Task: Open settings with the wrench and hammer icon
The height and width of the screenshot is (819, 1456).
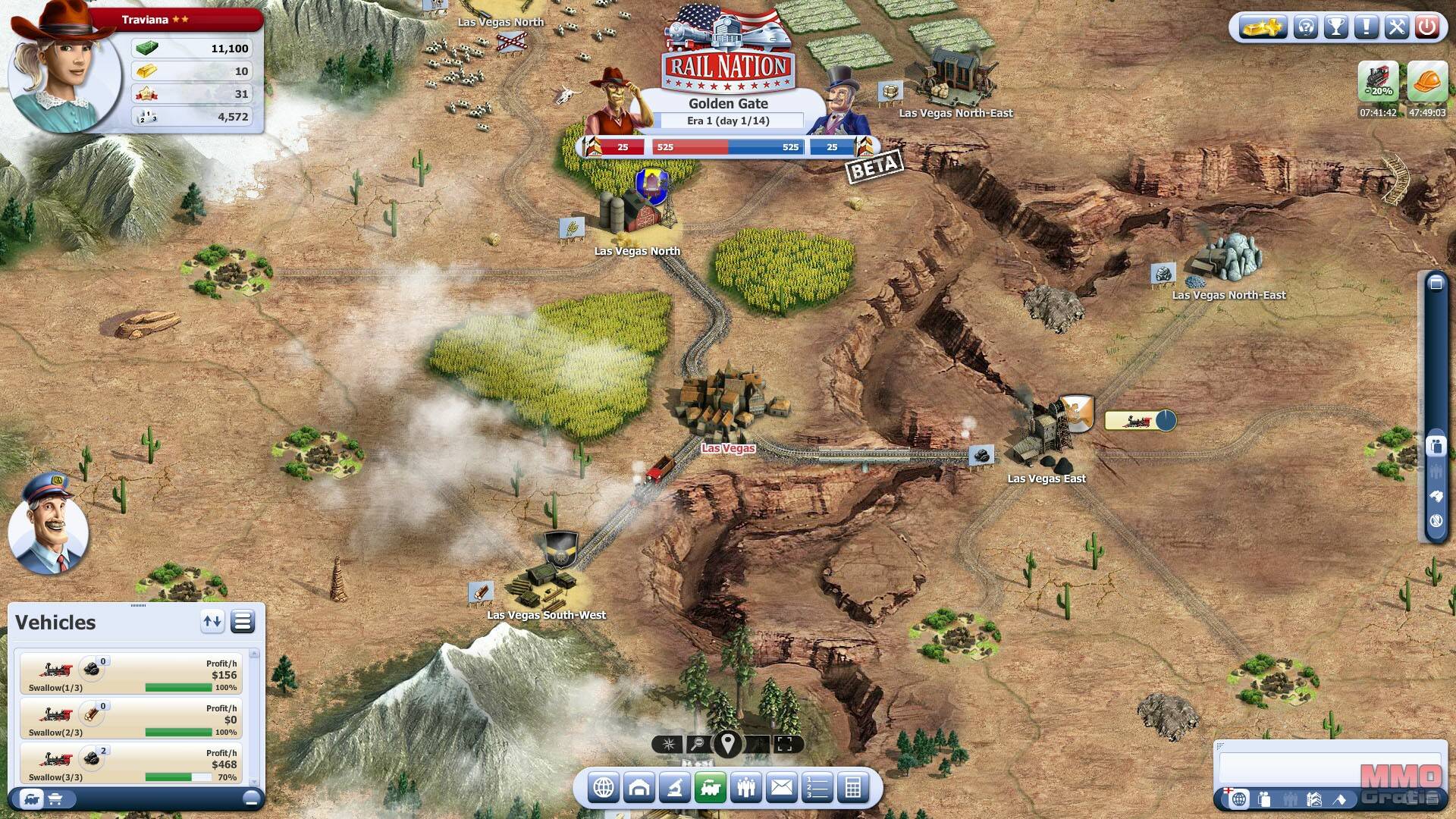Action: pos(1397,28)
